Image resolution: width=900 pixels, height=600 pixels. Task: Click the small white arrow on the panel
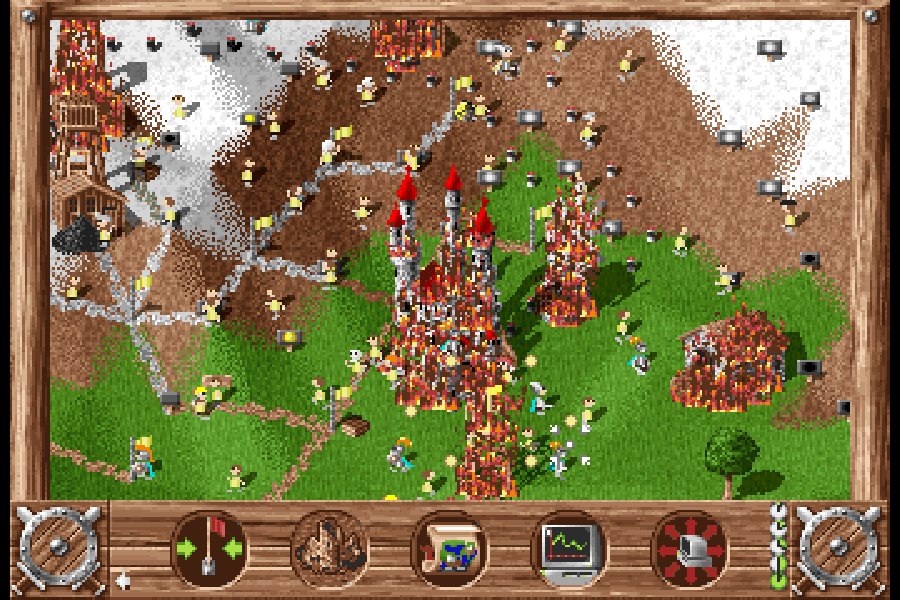tap(122, 580)
